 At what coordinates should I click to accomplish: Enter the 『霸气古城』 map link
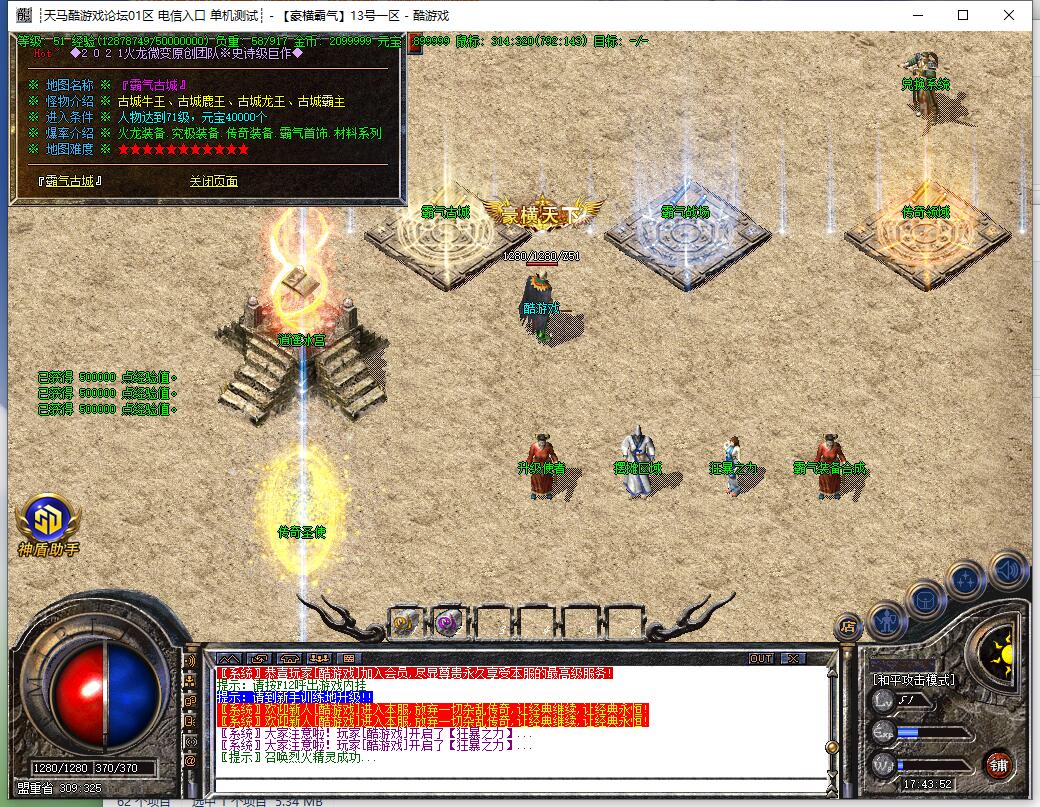71,181
